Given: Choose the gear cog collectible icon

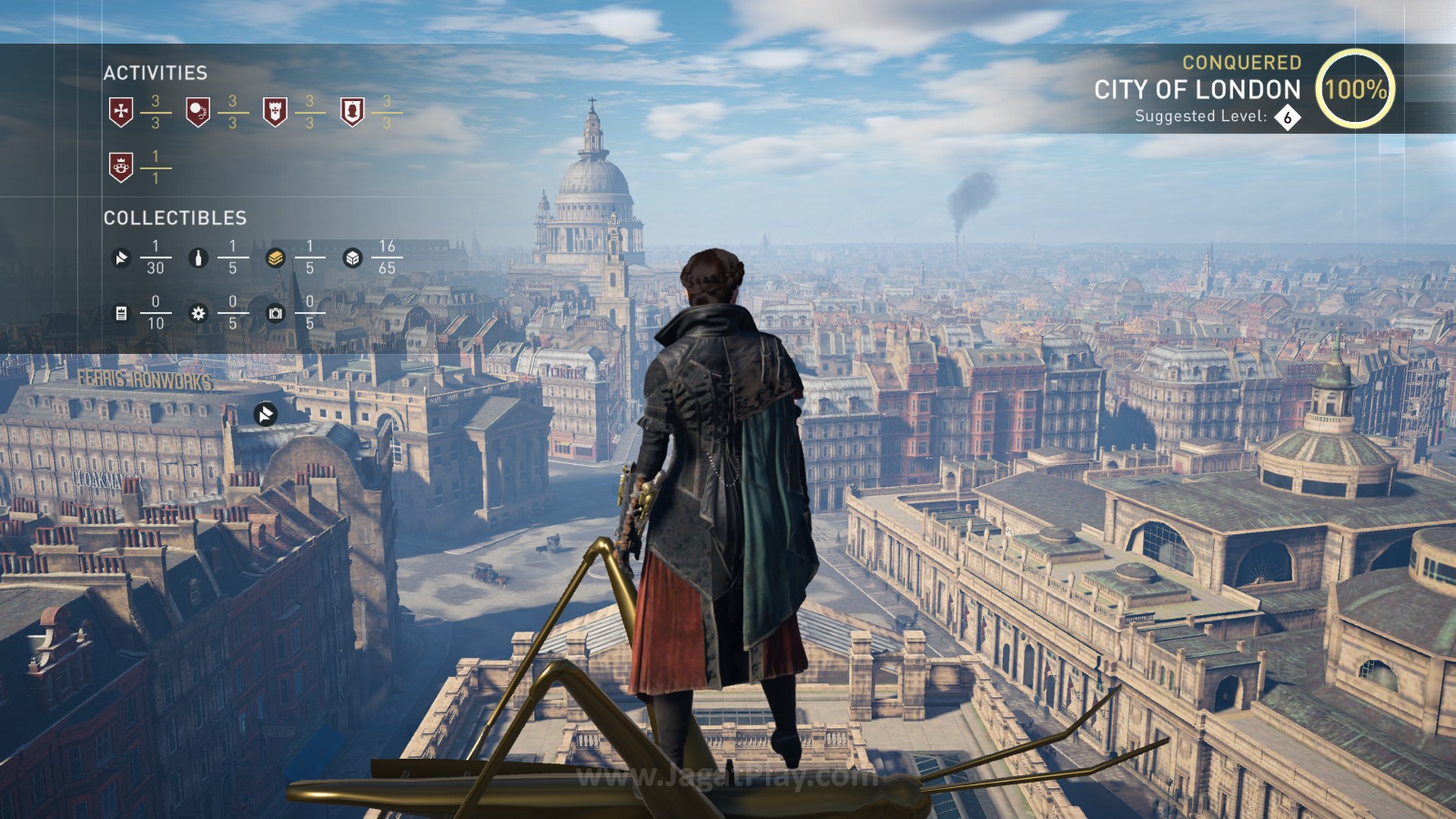Looking at the screenshot, I should [x=199, y=313].
